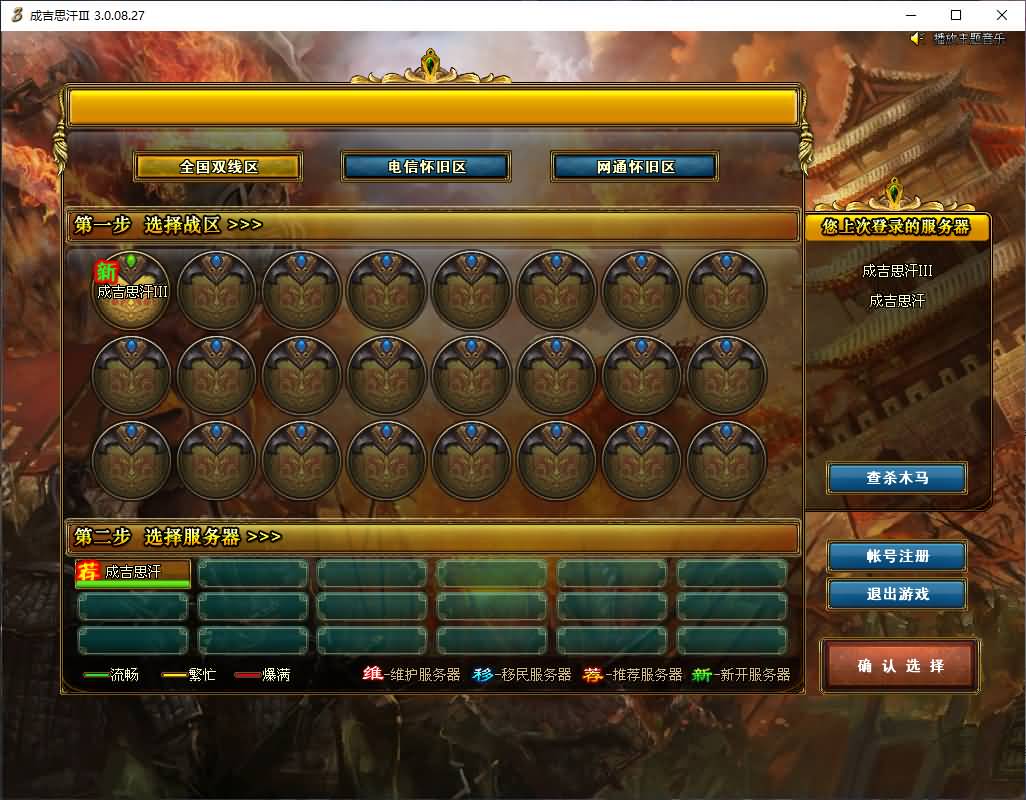Open the 网通怀旧区 tab
1026x800 pixels.
click(635, 167)
